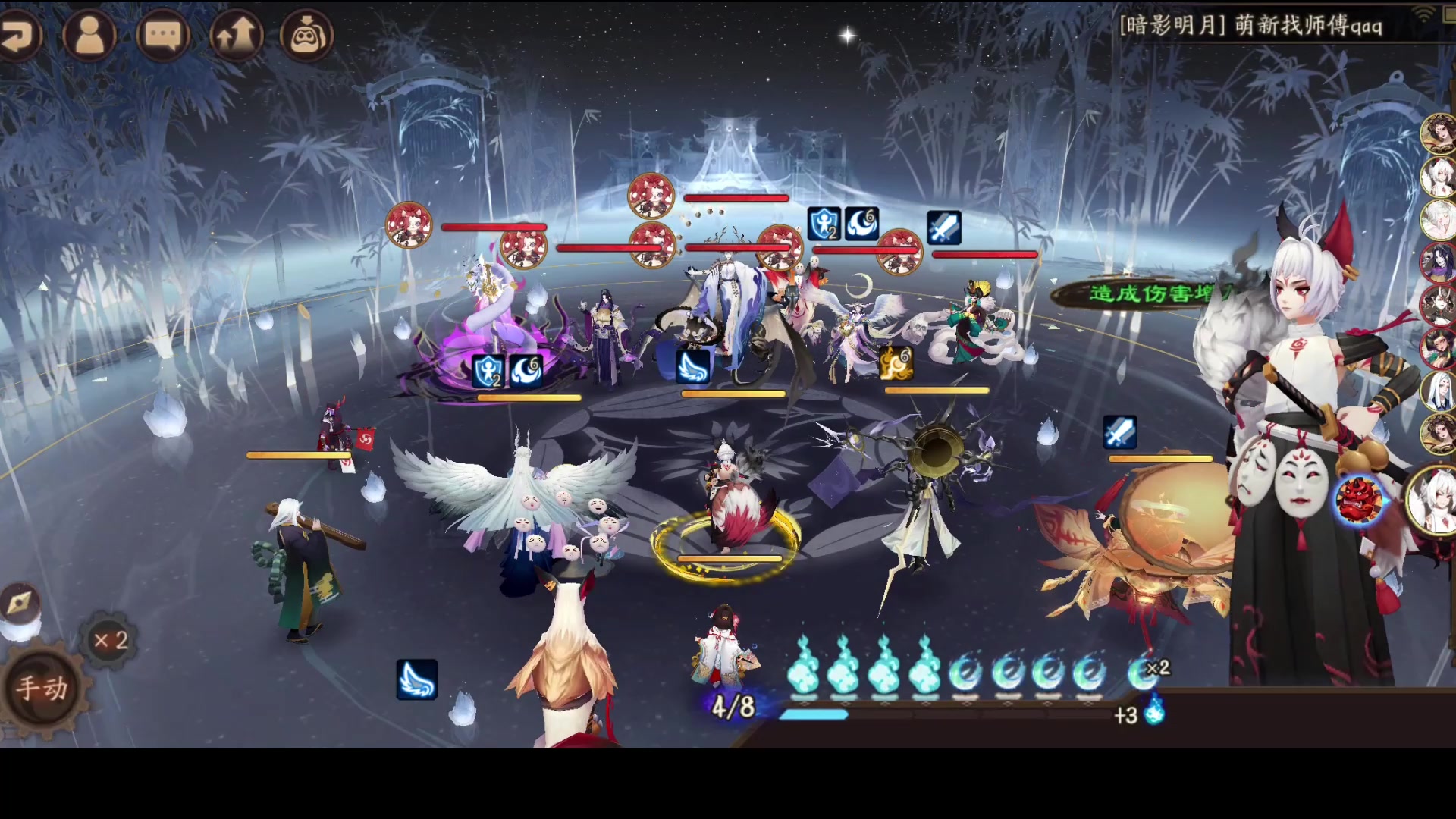Image resolution: width=1456 pixels, height=819 pixels.
Task: Tap the double up-arrow button
Action: click(x=235, y=35)
